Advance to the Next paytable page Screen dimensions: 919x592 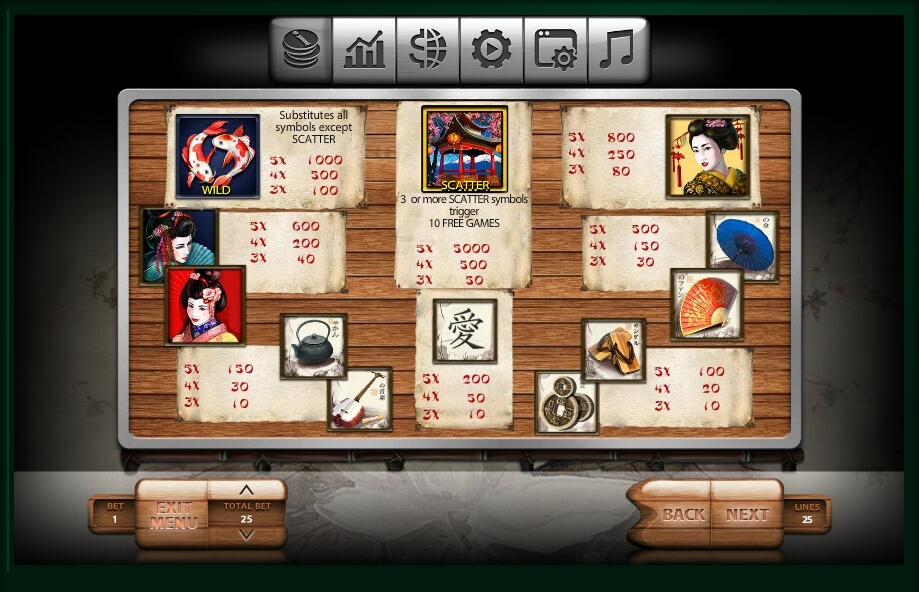(746, 515)
